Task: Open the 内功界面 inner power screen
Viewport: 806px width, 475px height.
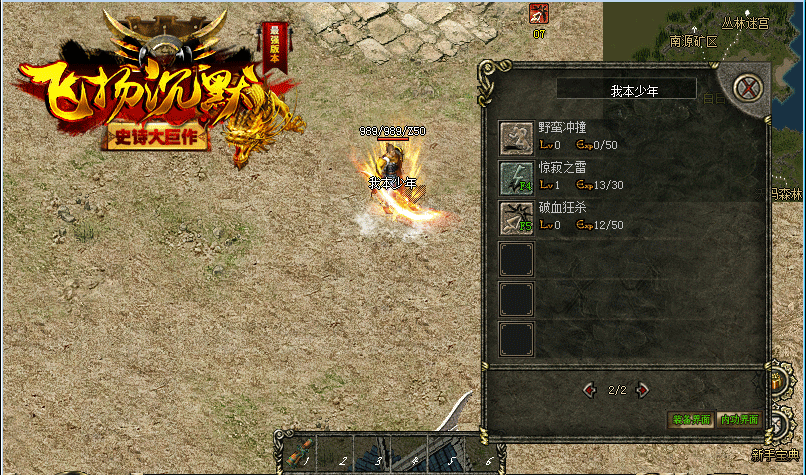Action: (x=739, y=420)
